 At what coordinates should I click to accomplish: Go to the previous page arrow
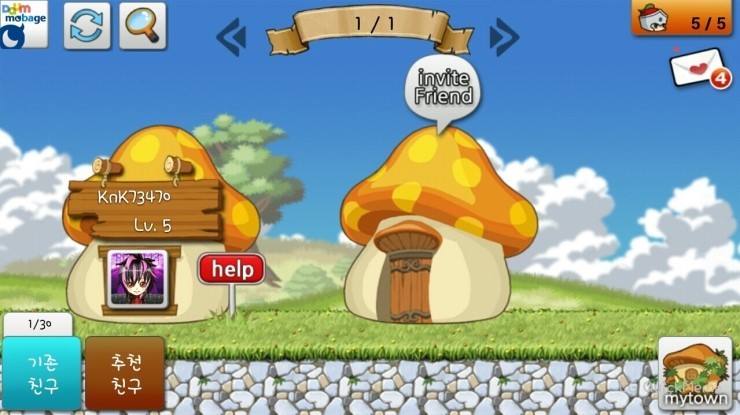tap(231, 38)
